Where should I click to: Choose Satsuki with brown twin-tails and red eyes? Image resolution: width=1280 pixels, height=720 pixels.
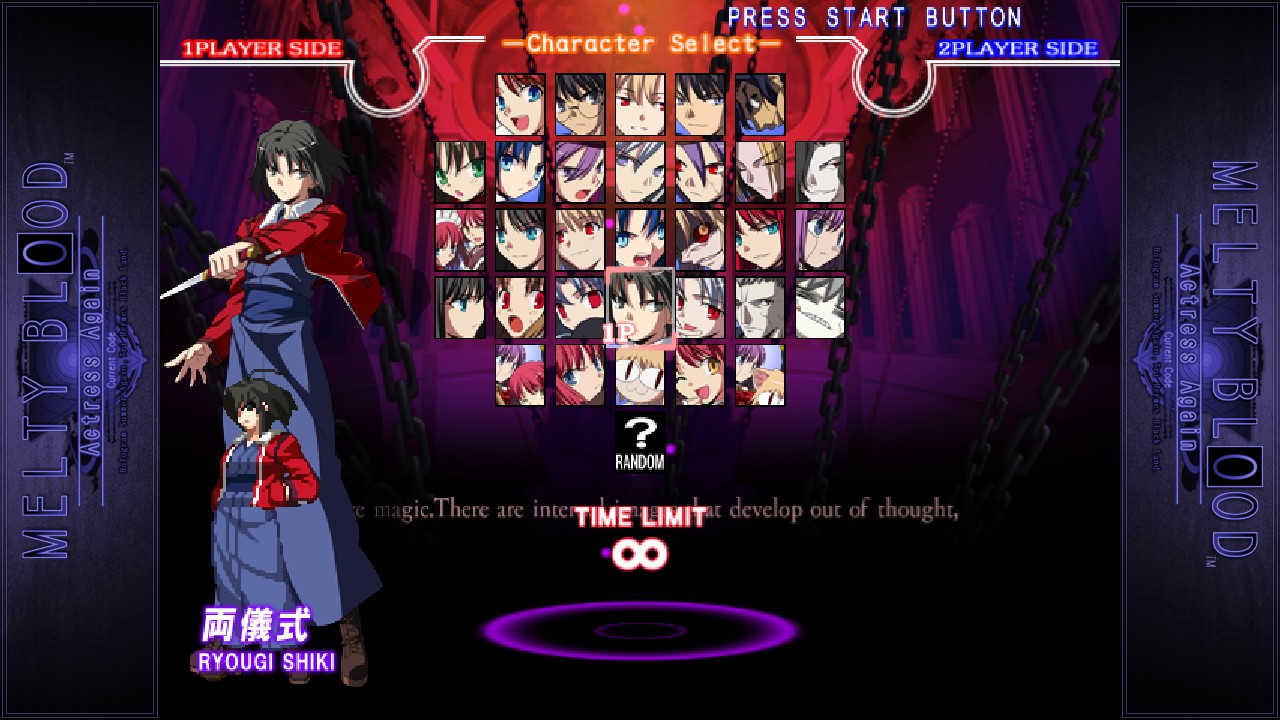[x=520, y=307]
